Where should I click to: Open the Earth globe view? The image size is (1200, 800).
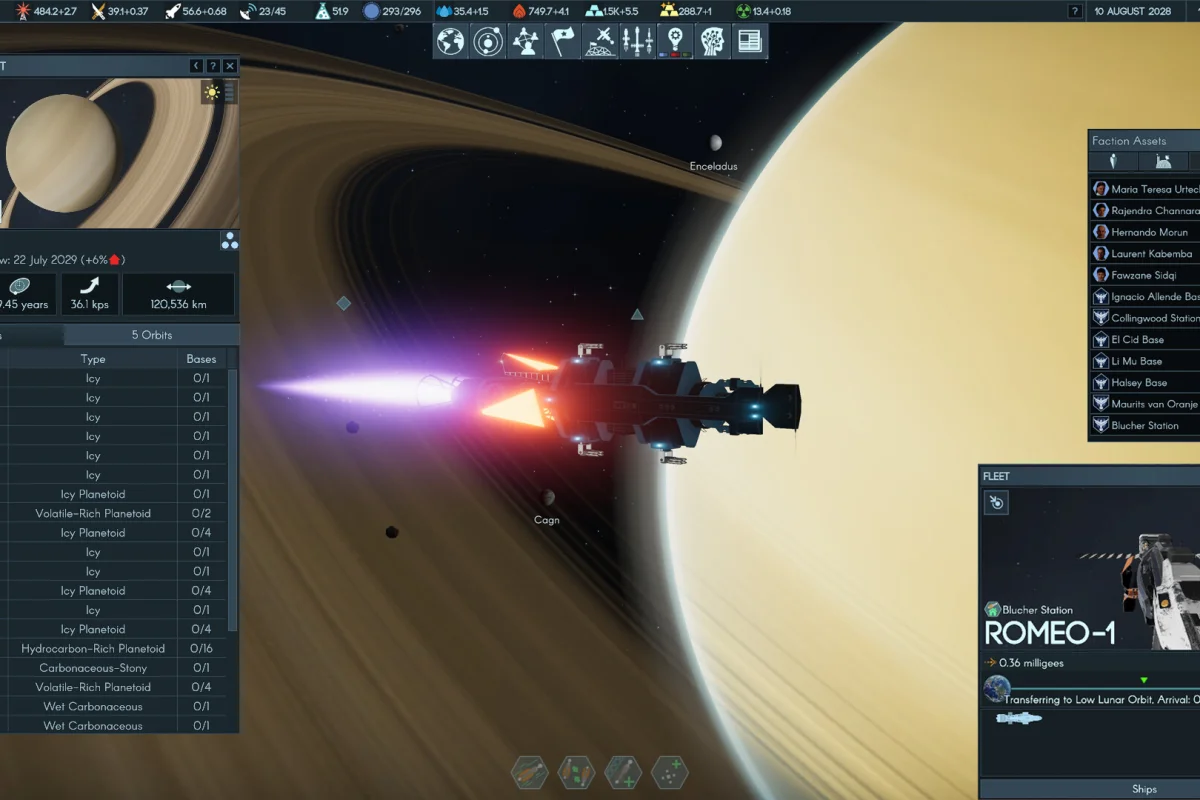pos(451,41)
